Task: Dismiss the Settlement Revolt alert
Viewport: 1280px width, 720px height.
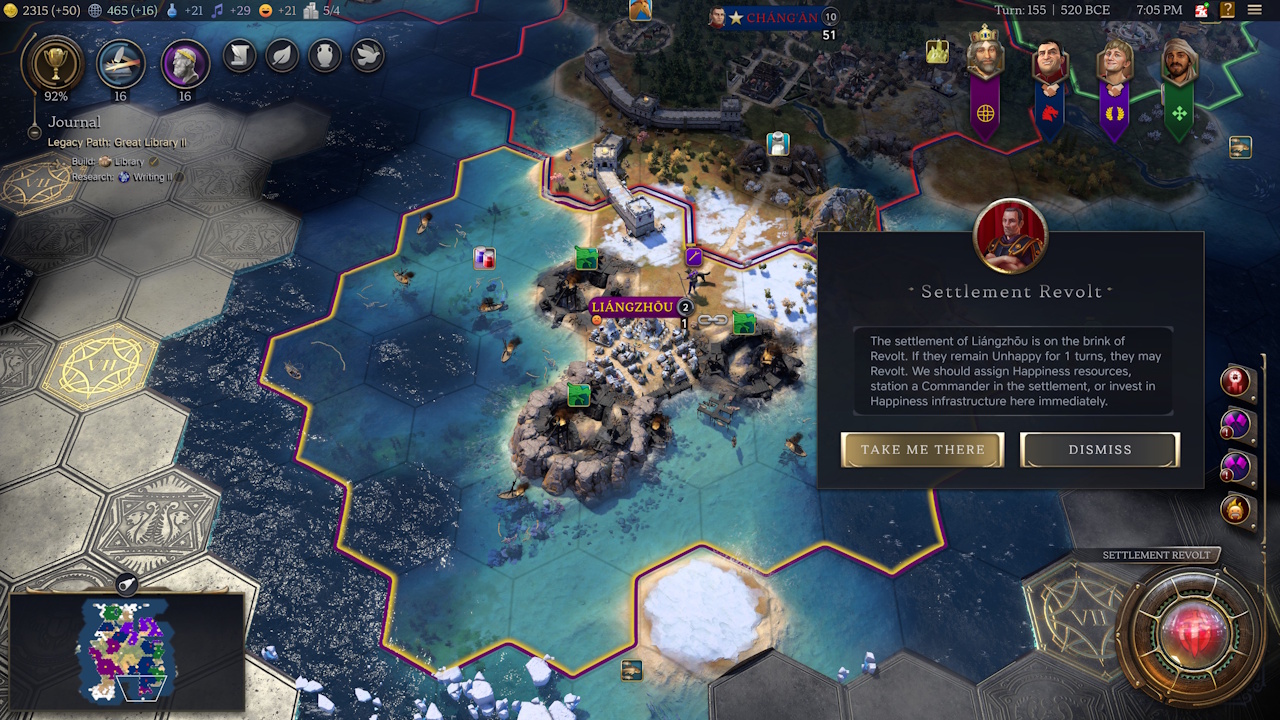Action: point(1099,449)
